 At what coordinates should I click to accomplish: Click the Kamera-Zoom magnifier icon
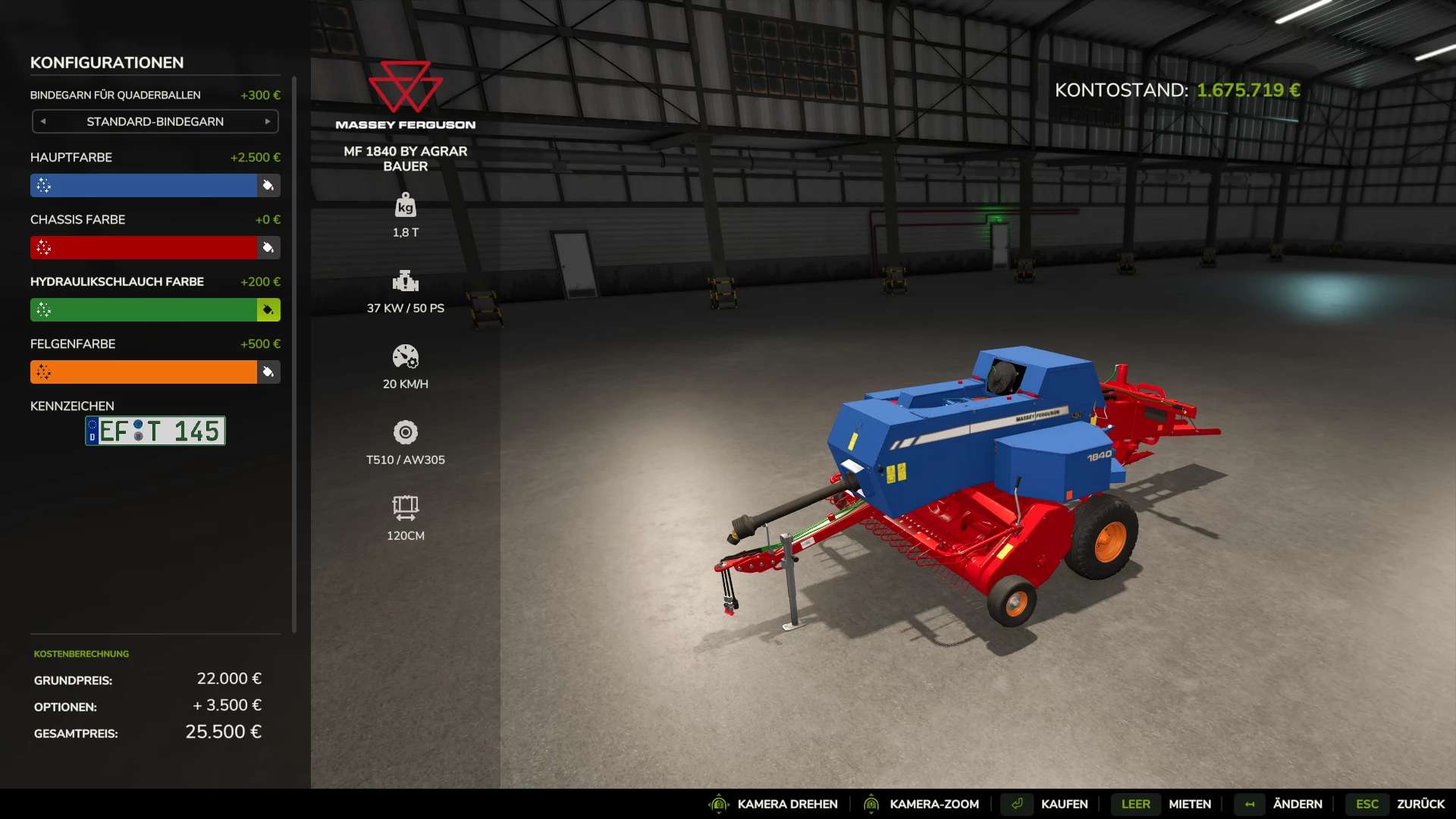pos(871,804)
